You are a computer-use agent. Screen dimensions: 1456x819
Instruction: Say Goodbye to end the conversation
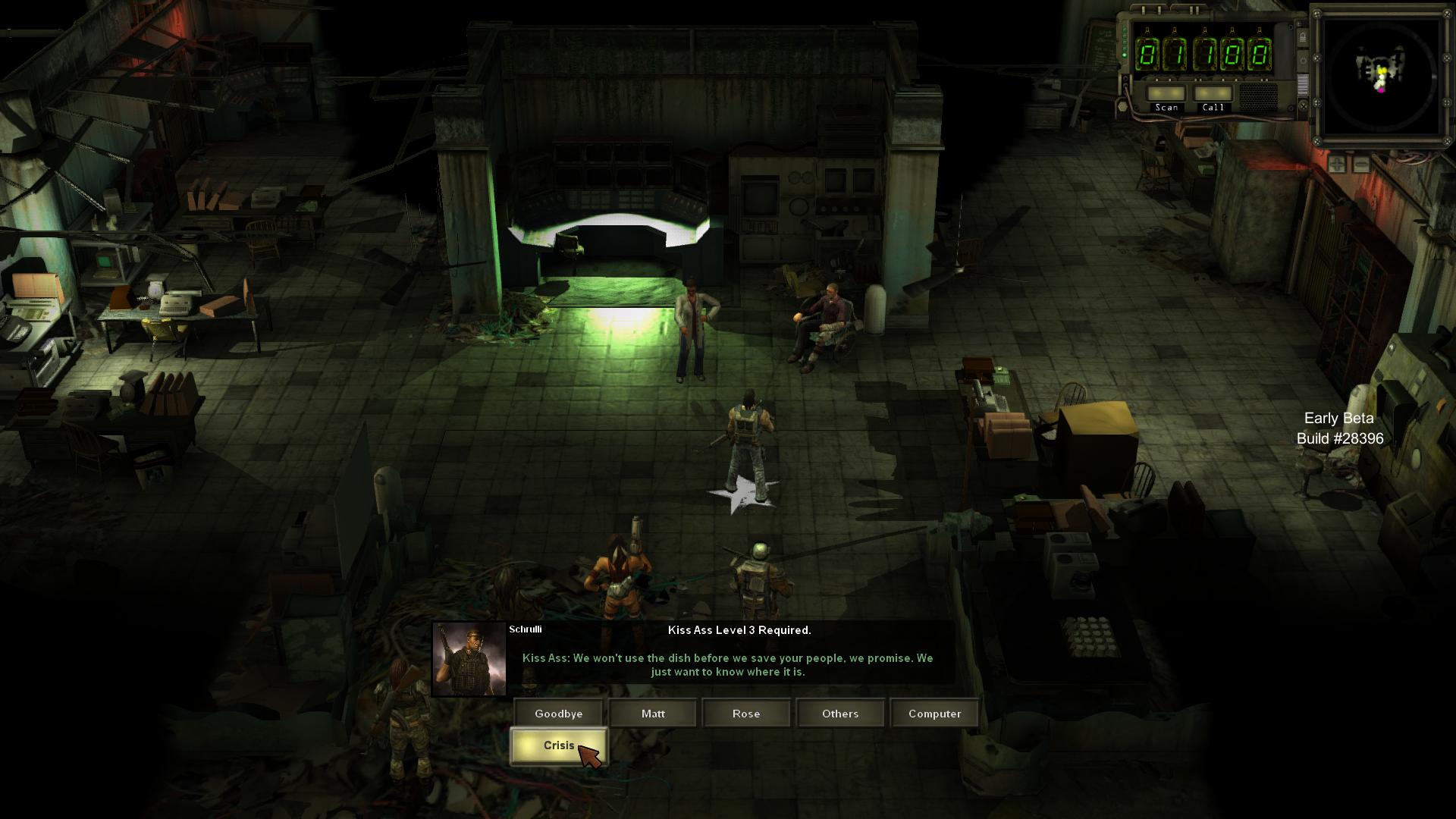pos(558,714)
